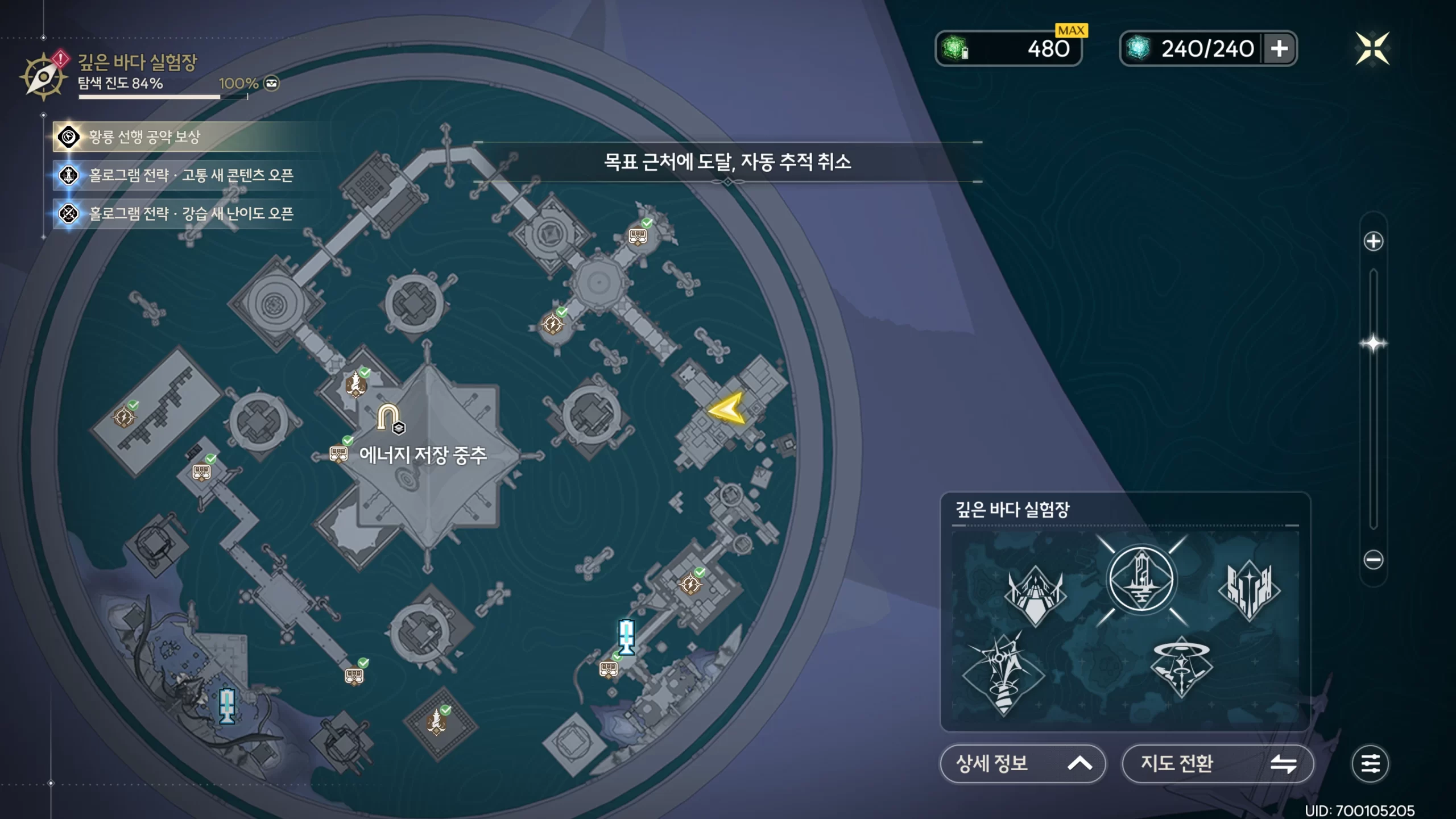Image resolution: width=1456 pixels, height=819 pixels.
Task: Open the exploration progress compass icon
Action: [43, 76]
